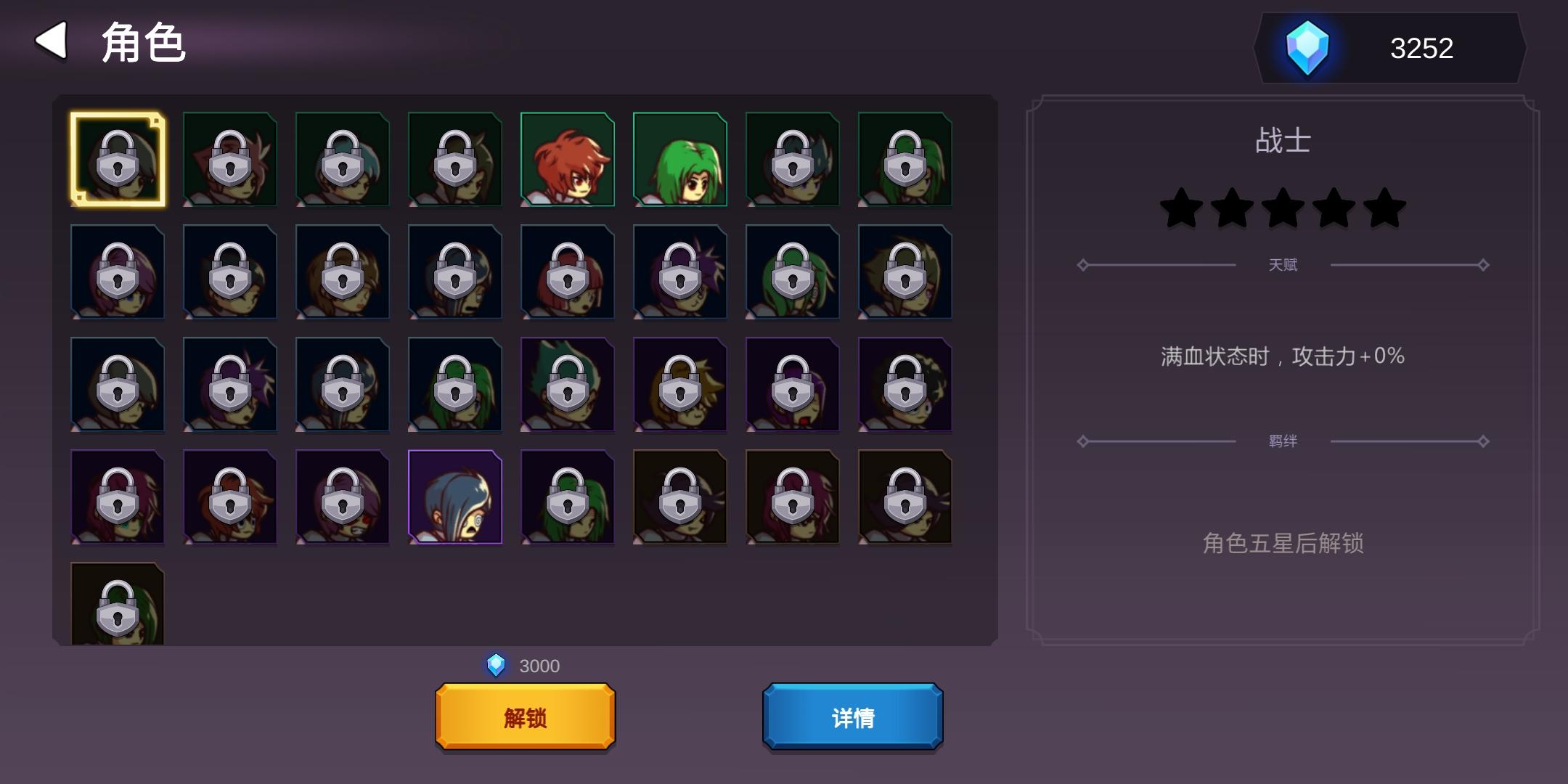Go back using the white arrow
Screen dimensions: 1568x784
pos(52,41)
